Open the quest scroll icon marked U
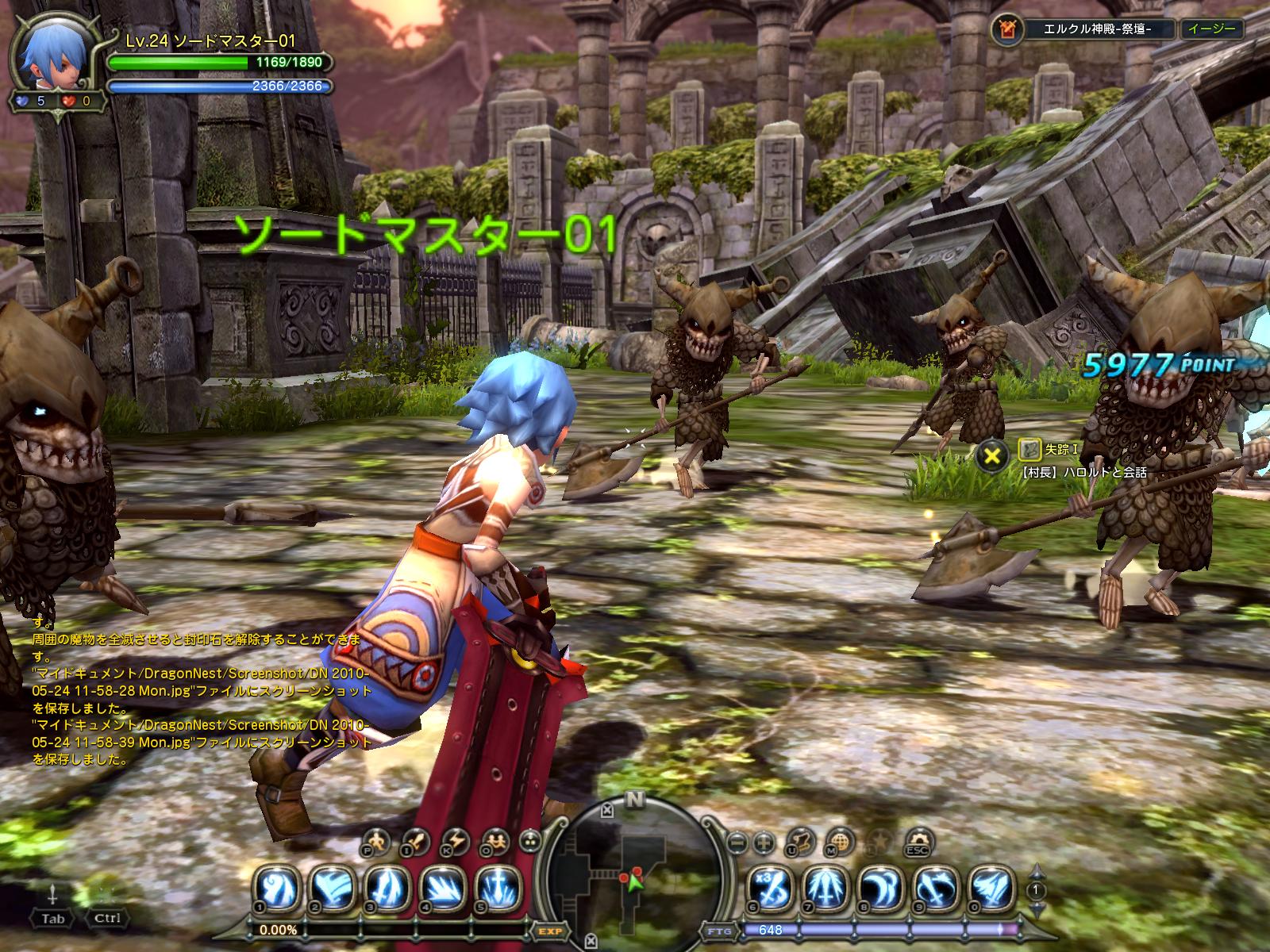 803,841
